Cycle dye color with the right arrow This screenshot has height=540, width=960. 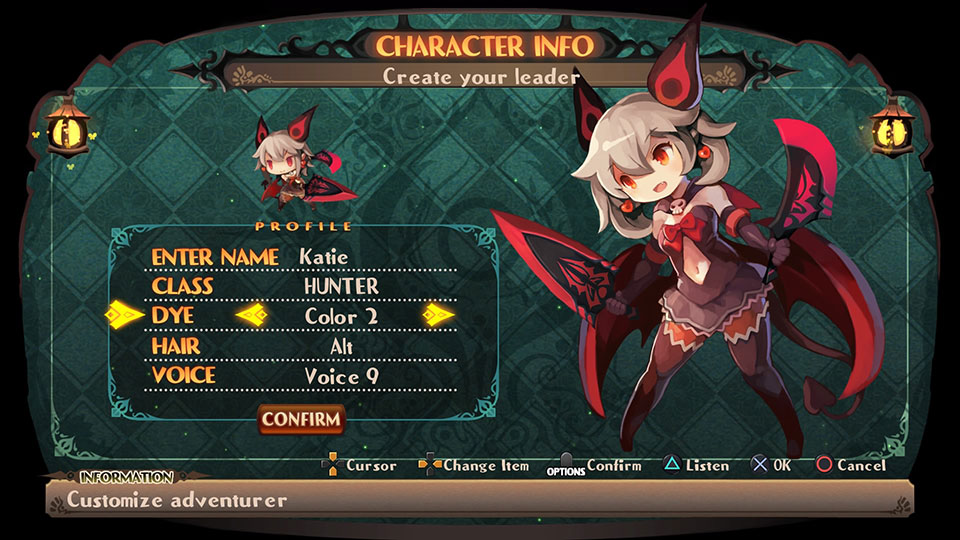tap(438, 316)
